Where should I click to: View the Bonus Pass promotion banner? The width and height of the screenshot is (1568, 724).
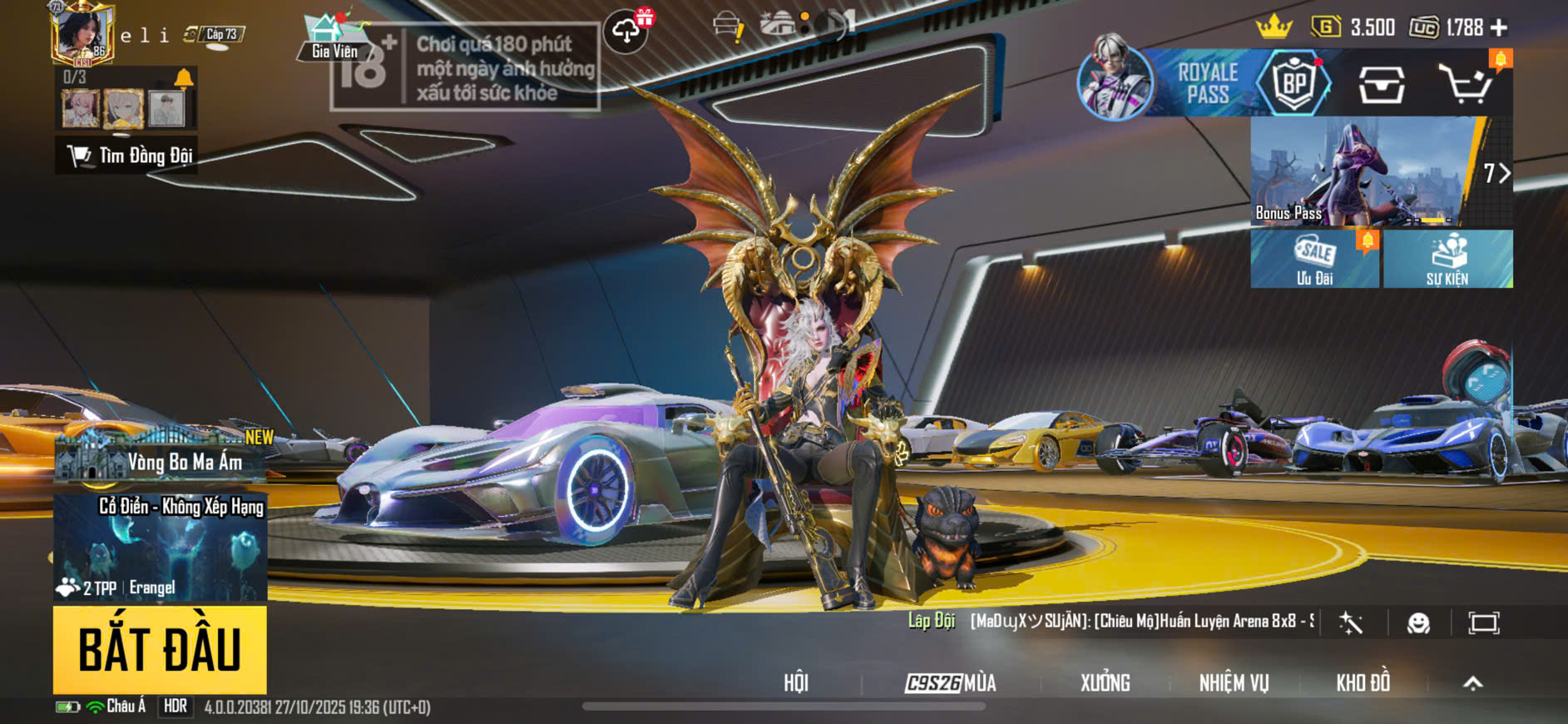[x=1364, y=171]
